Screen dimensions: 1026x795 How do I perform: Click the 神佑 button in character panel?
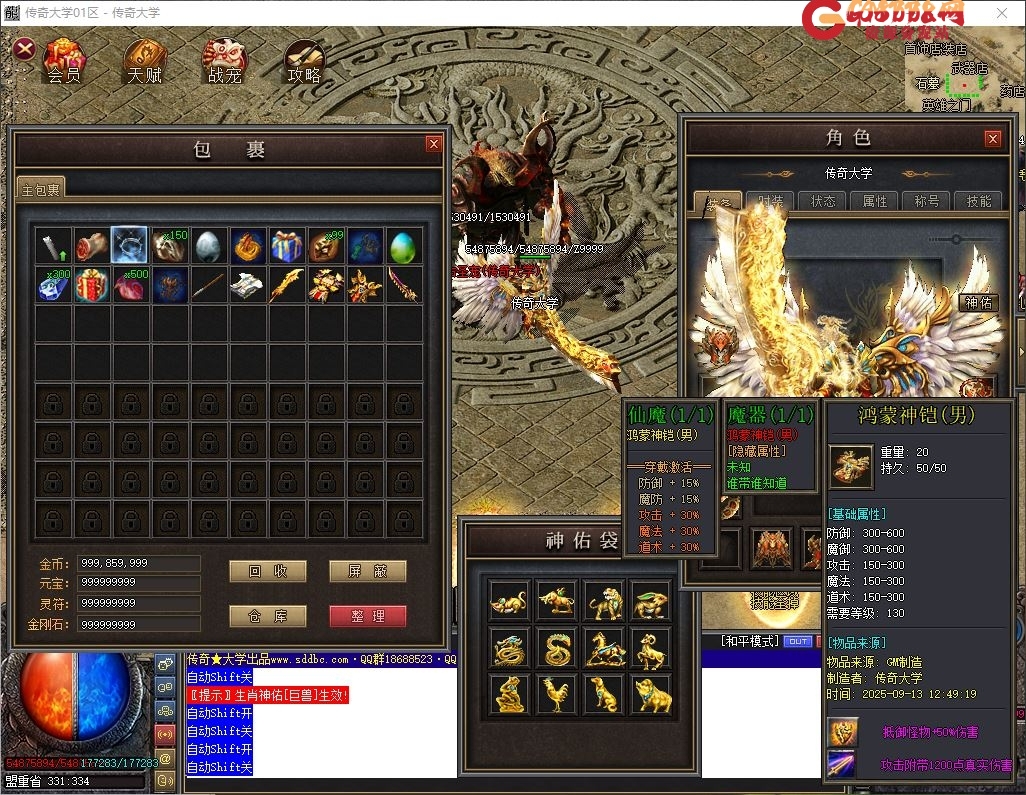pos(977,302)
